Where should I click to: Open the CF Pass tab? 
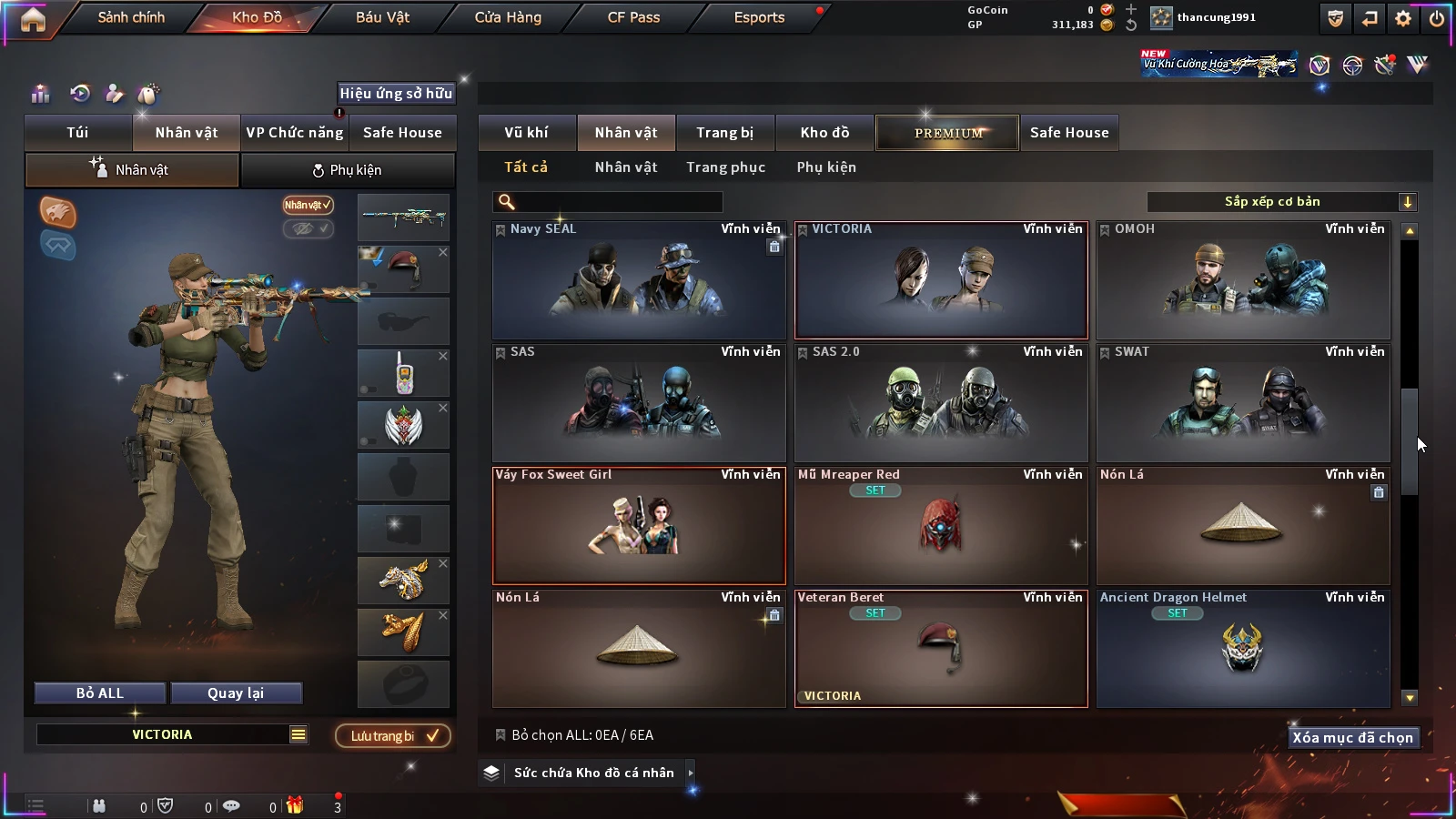pos(633,17)
